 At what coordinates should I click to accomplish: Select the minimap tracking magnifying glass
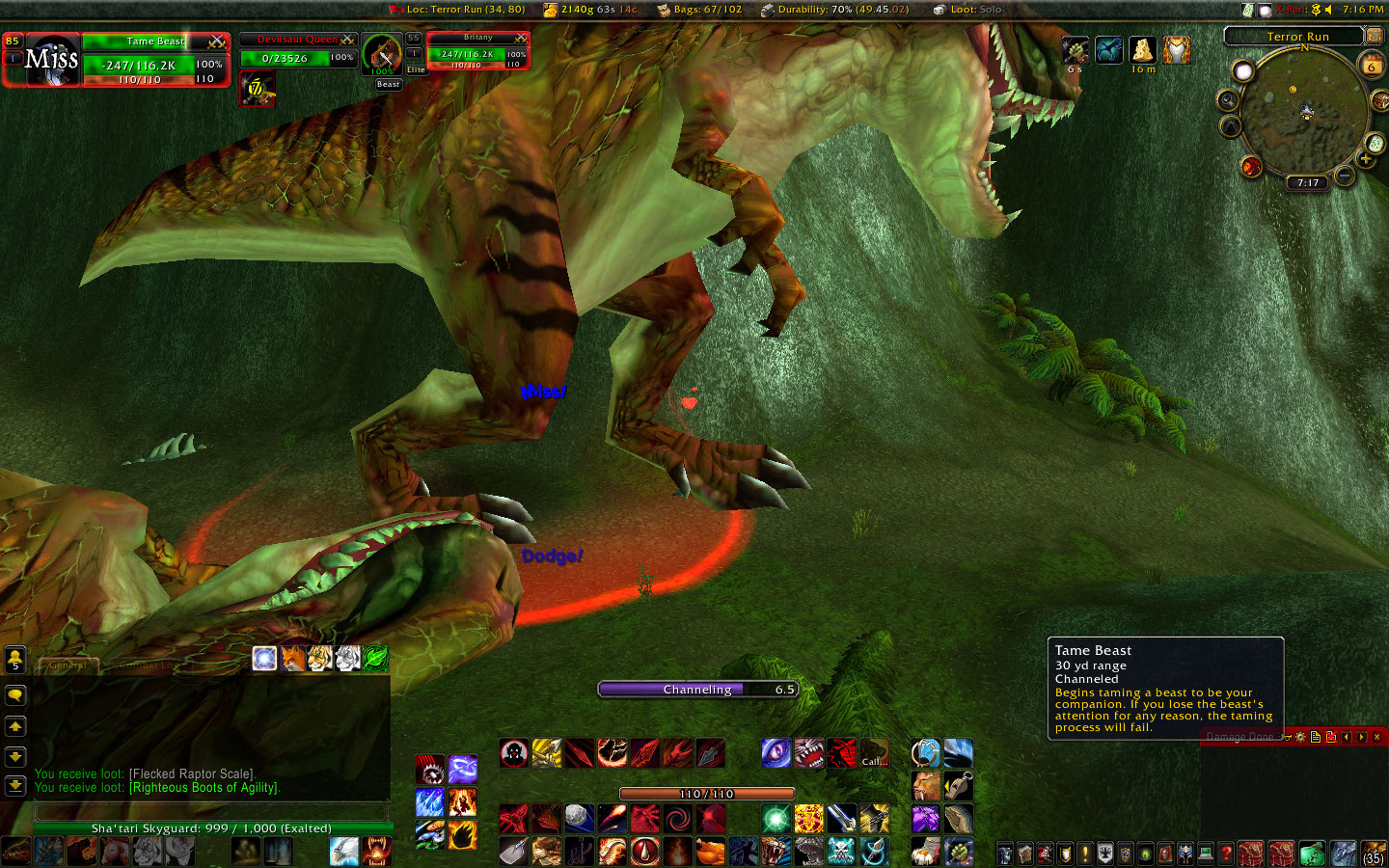(1227, 100)
